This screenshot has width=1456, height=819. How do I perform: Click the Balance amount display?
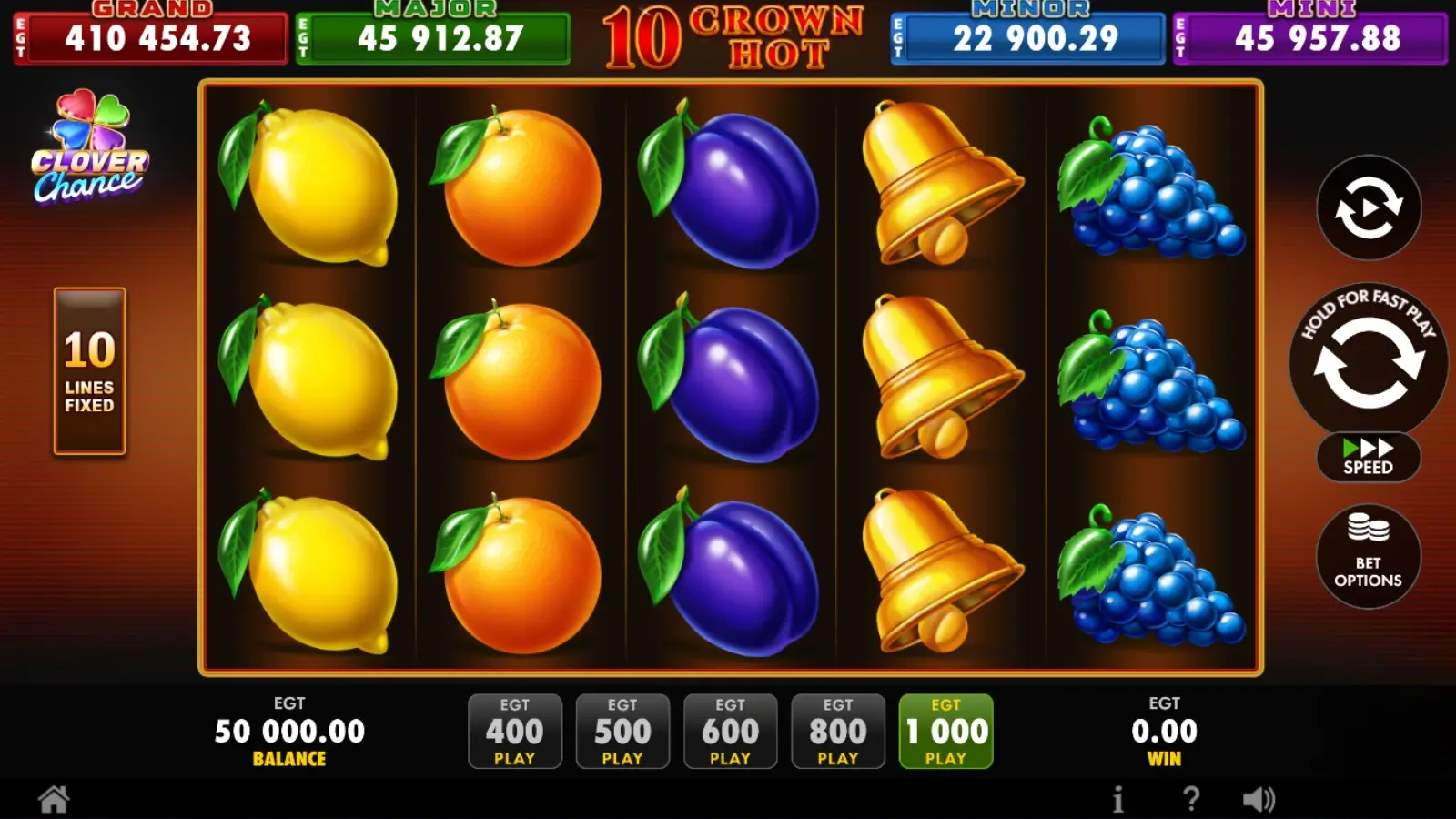click(x=289, y=731)
